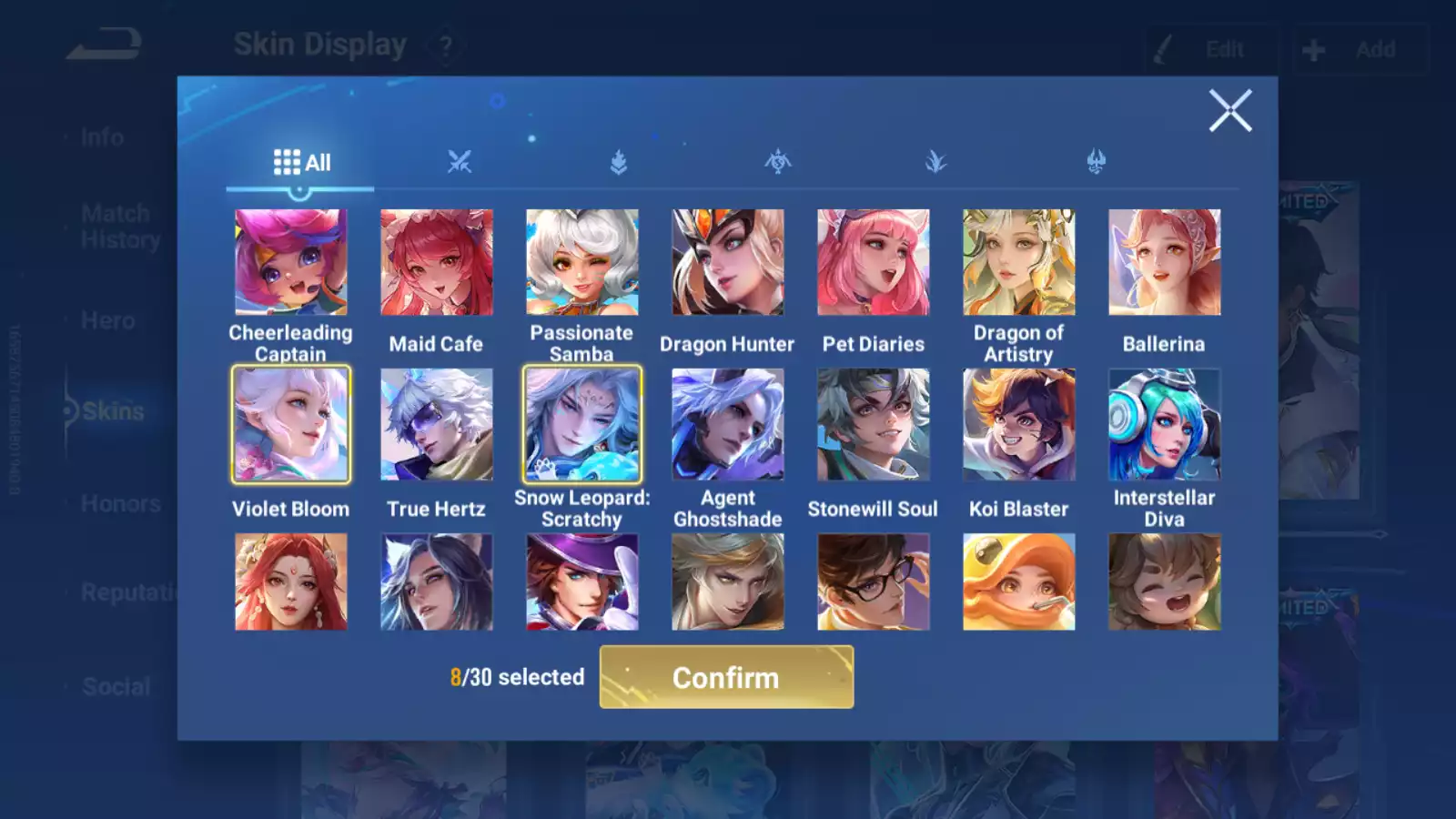The image size is (1456, 819).
Task: Confirm the skin selection
Action: click(x=726, y=677)
